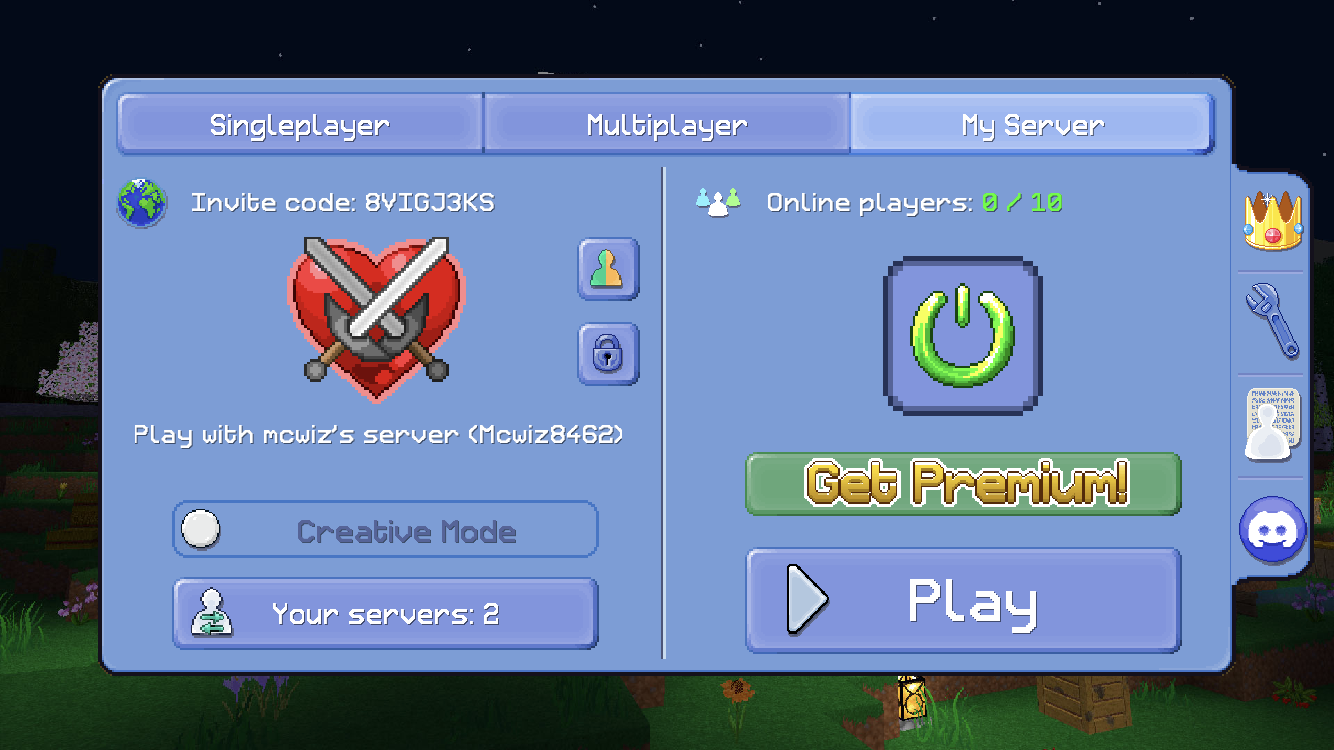Click the Get Premium! banner

click(x=963, y=483)
